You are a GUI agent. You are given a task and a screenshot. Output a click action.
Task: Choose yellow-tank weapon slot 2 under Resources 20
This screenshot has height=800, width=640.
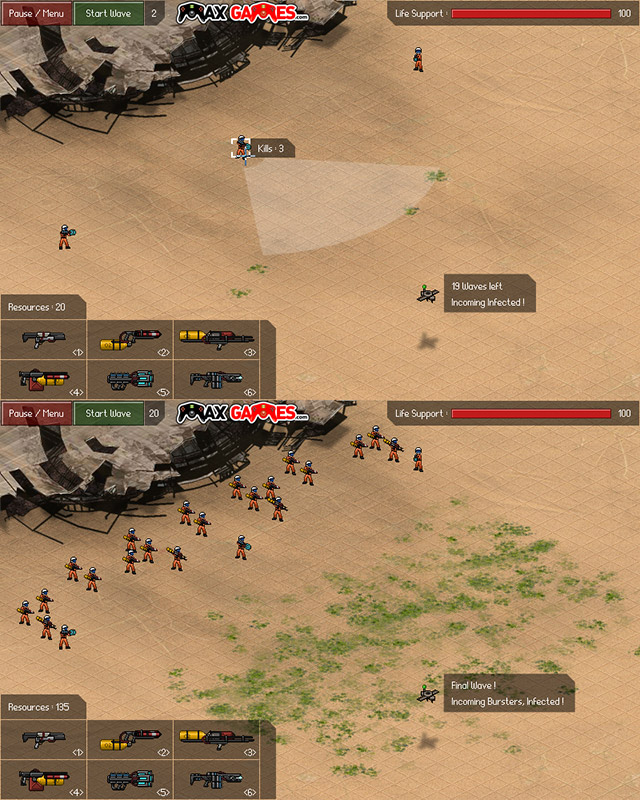click(130, 339)
